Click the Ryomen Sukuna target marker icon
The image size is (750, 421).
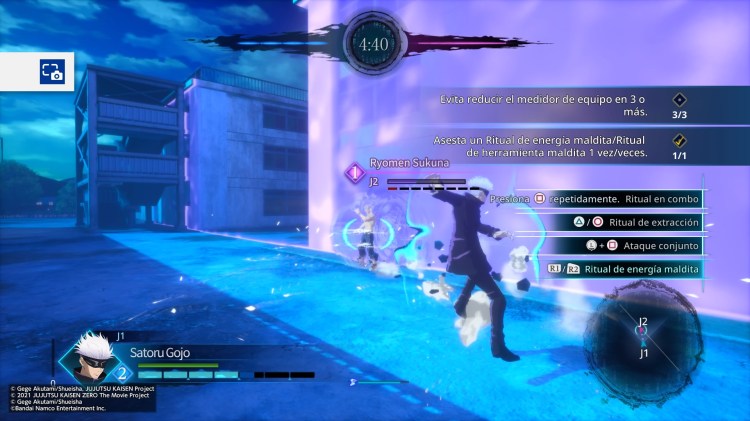(x=355, y=173)
